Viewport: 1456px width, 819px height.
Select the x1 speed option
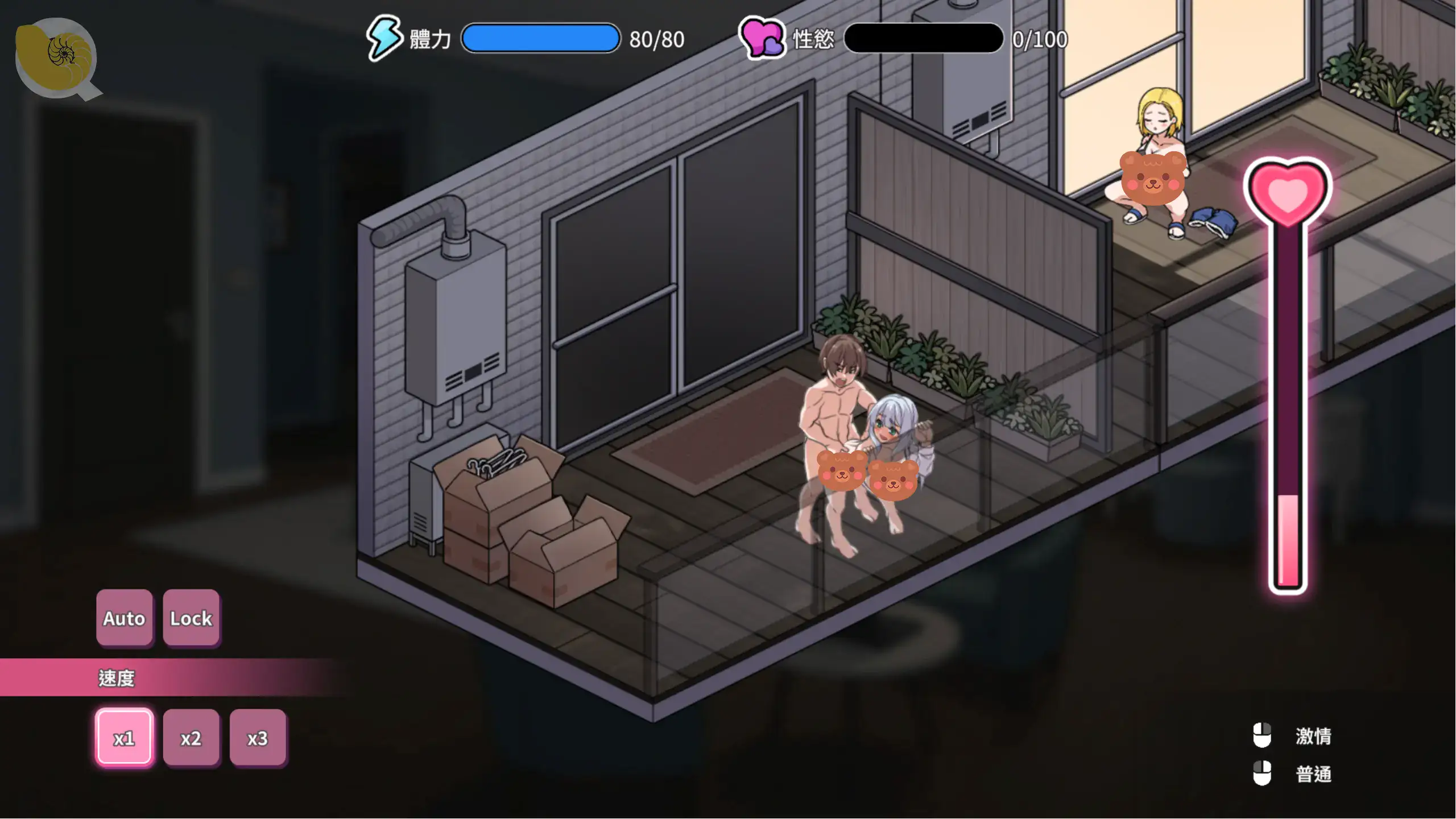(124, 738)
